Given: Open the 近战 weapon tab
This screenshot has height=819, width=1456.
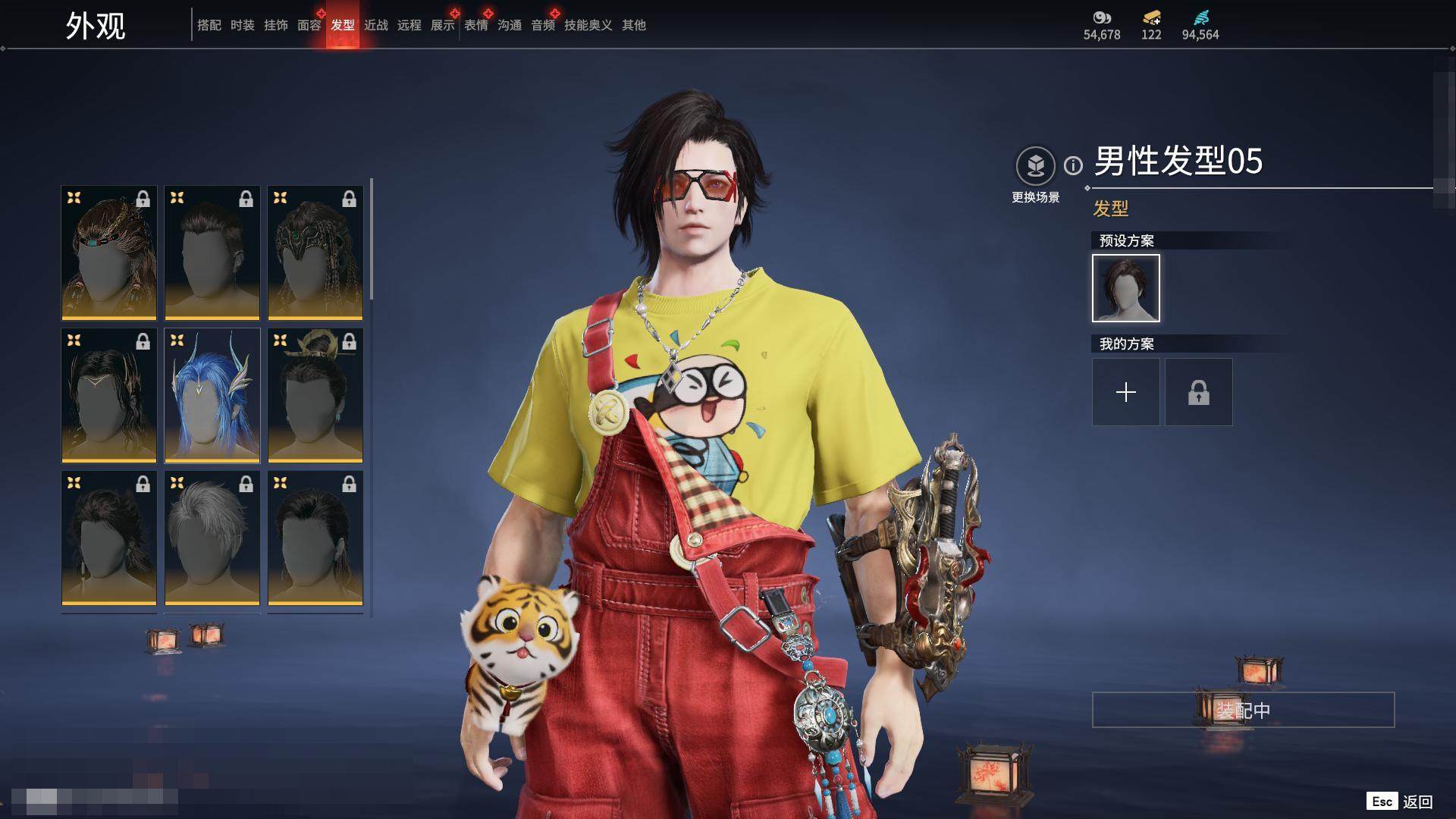Looking at the screenshot, I should [x=376, y=25].
